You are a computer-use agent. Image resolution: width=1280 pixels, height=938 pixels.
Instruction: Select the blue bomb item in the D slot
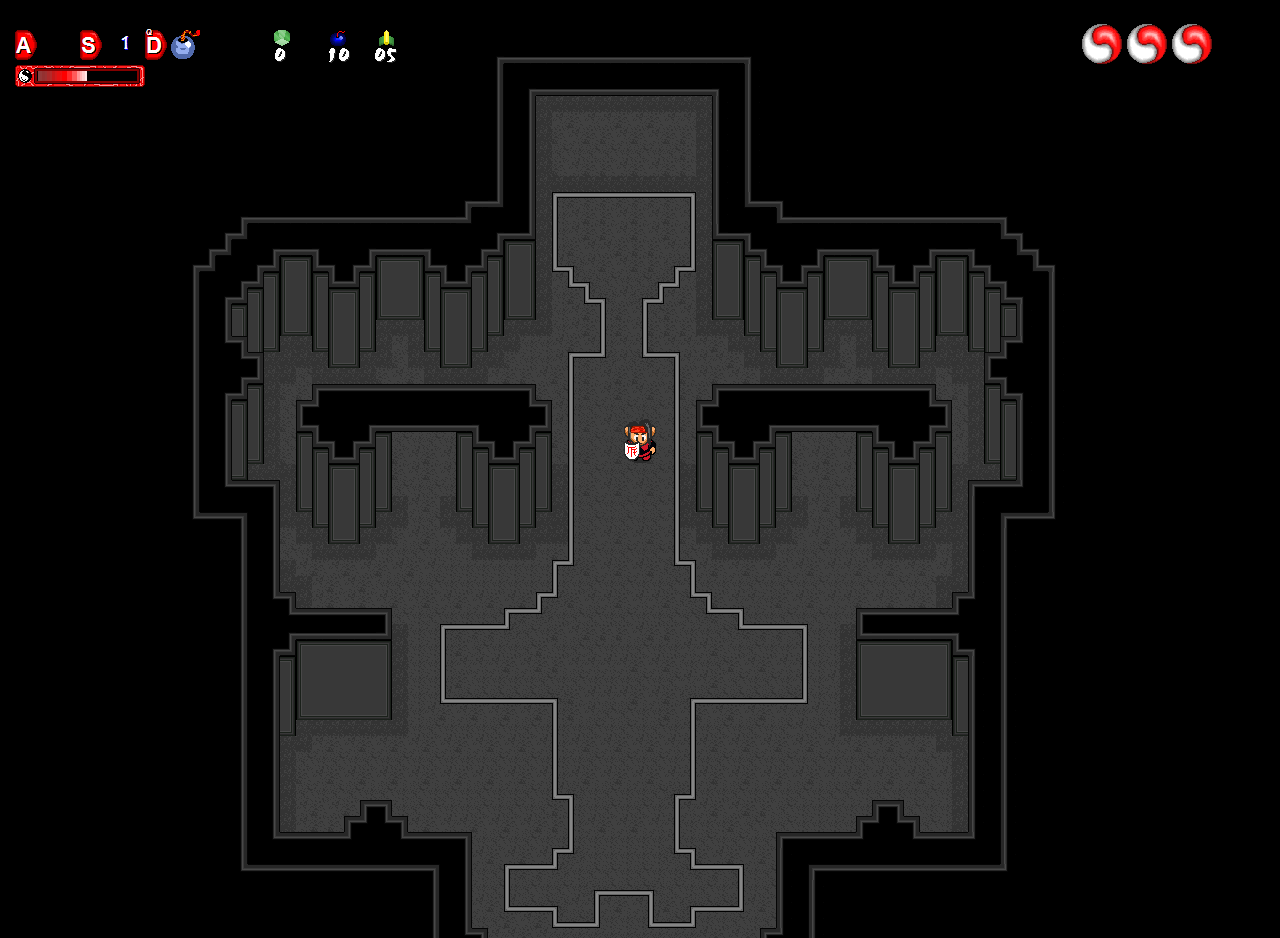click(184, 45)
